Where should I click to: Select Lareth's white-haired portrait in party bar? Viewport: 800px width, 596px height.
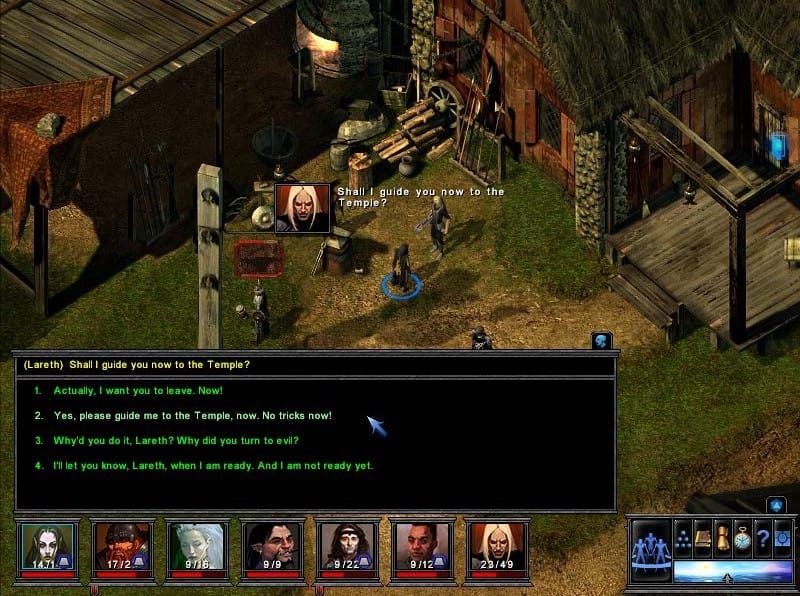497,547
